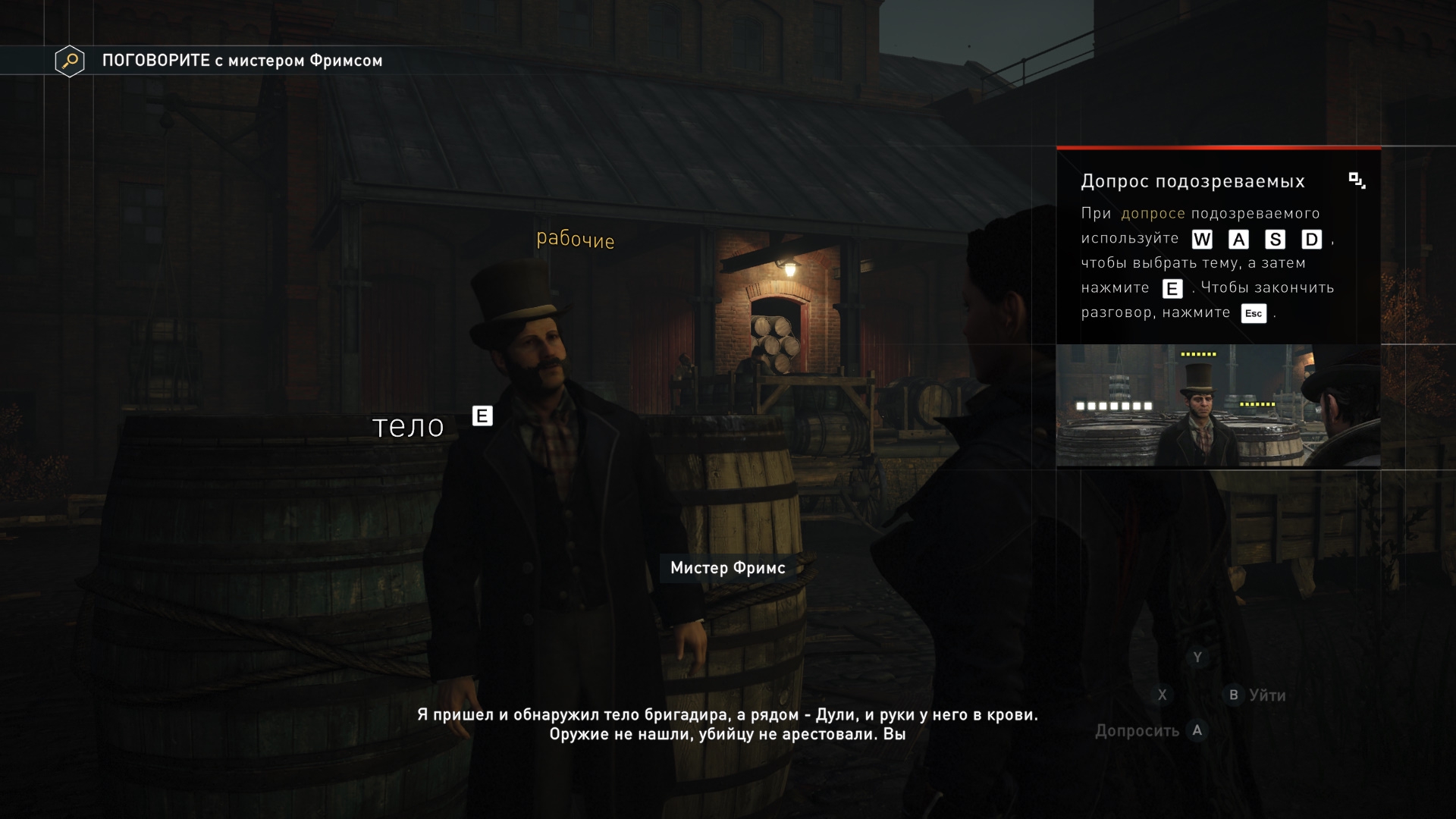Viewport: 1456px width, 819px height.
Task: Collapse the tutorial panel via corner icon
Action: (x=1357, y=180)
